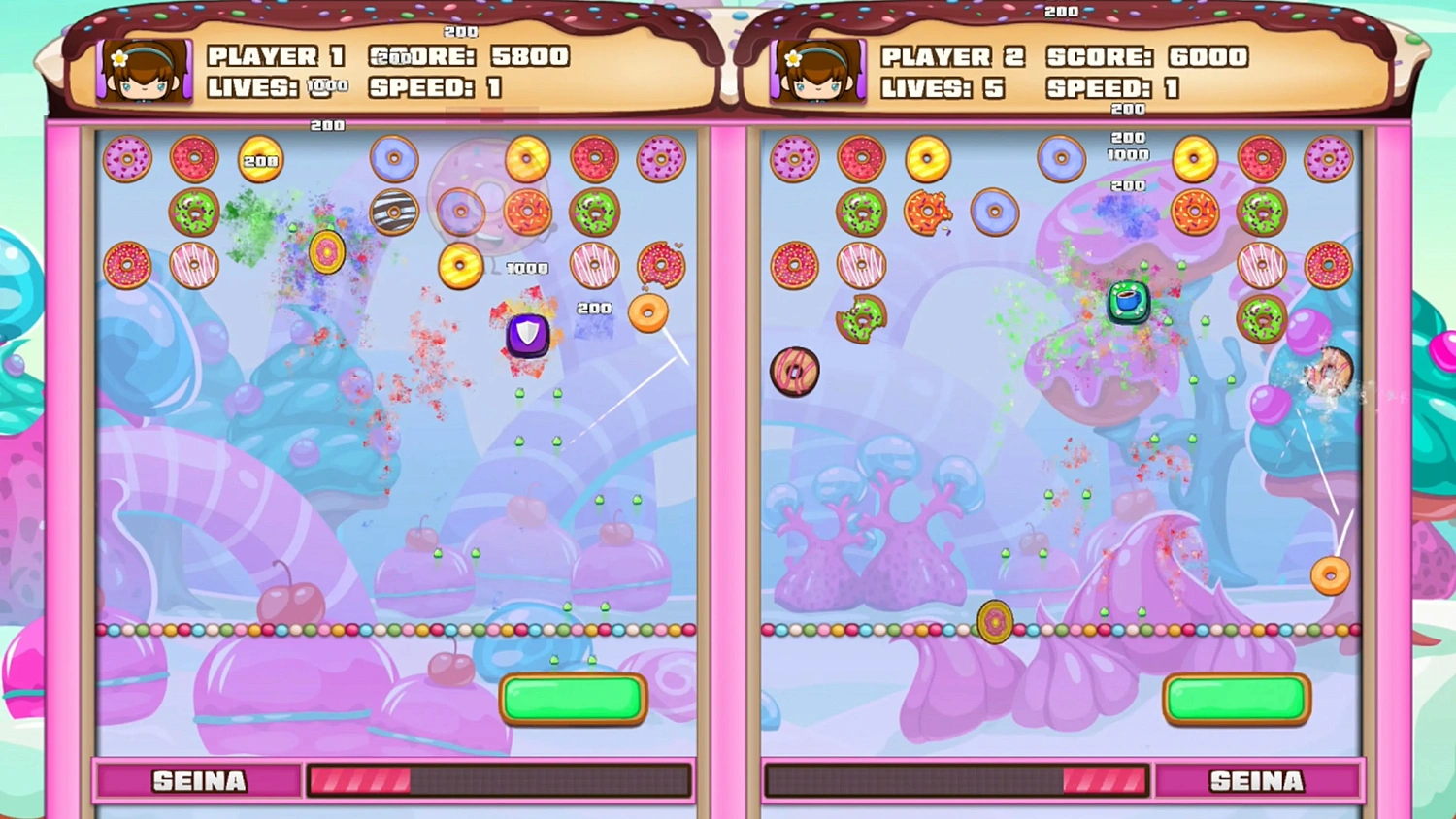Select the bitten green donut on Player 2's side
The height and width of the screenshot is (819, 1456).
[864, 317]
